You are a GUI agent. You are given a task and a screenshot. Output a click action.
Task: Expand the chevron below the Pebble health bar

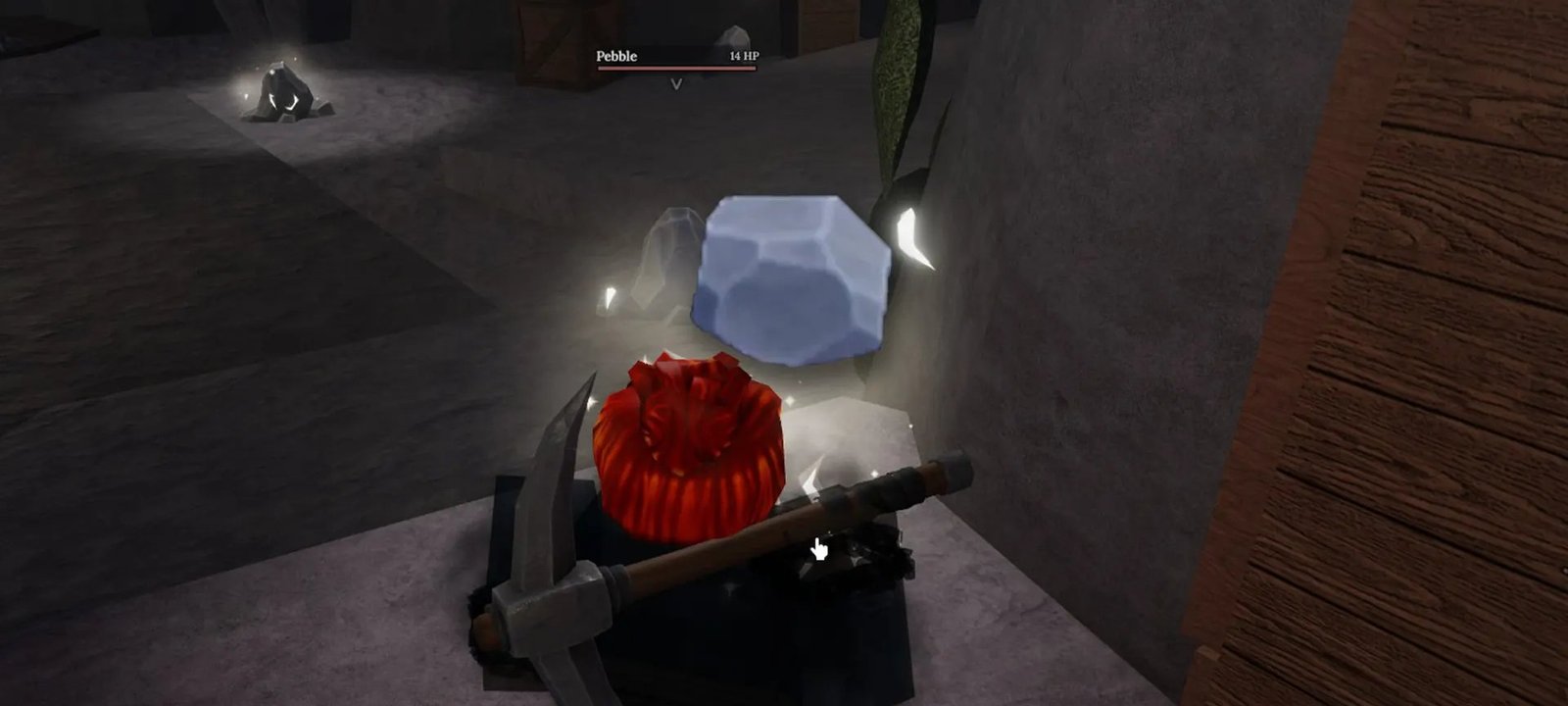point(674,84)
